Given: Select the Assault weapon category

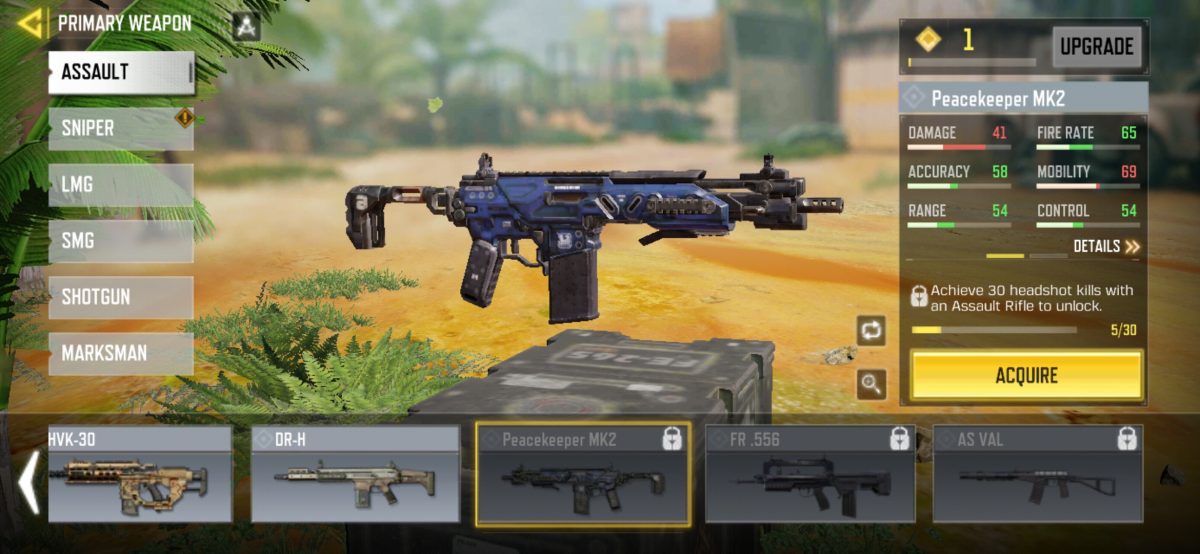Looking at the screenshot, I should (x=121, y=72).
